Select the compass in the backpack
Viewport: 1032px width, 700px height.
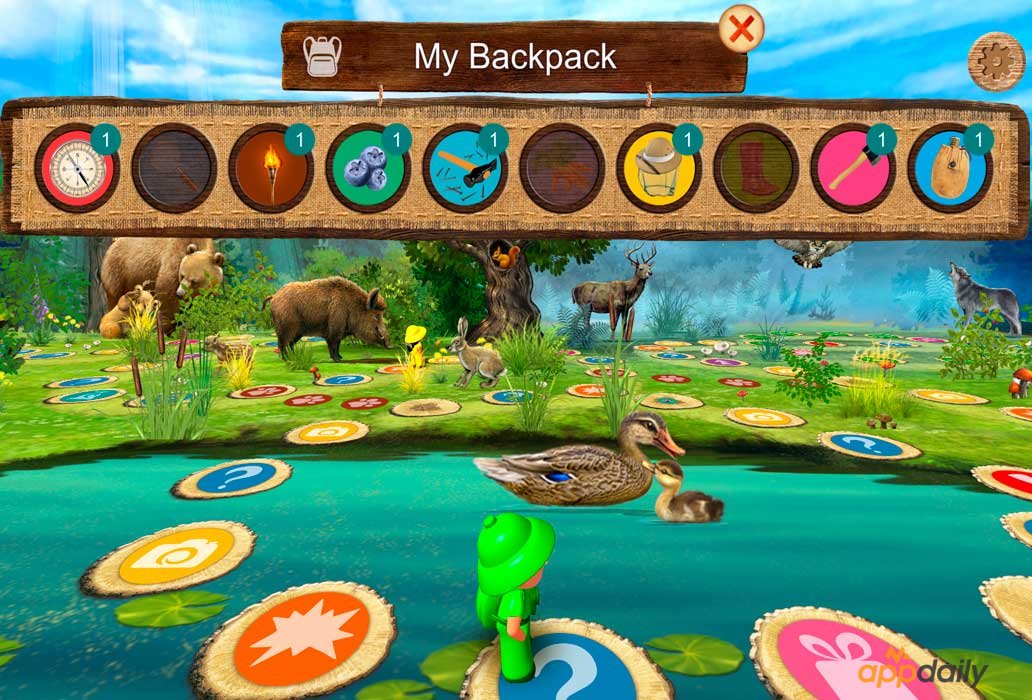pos(77,167)
